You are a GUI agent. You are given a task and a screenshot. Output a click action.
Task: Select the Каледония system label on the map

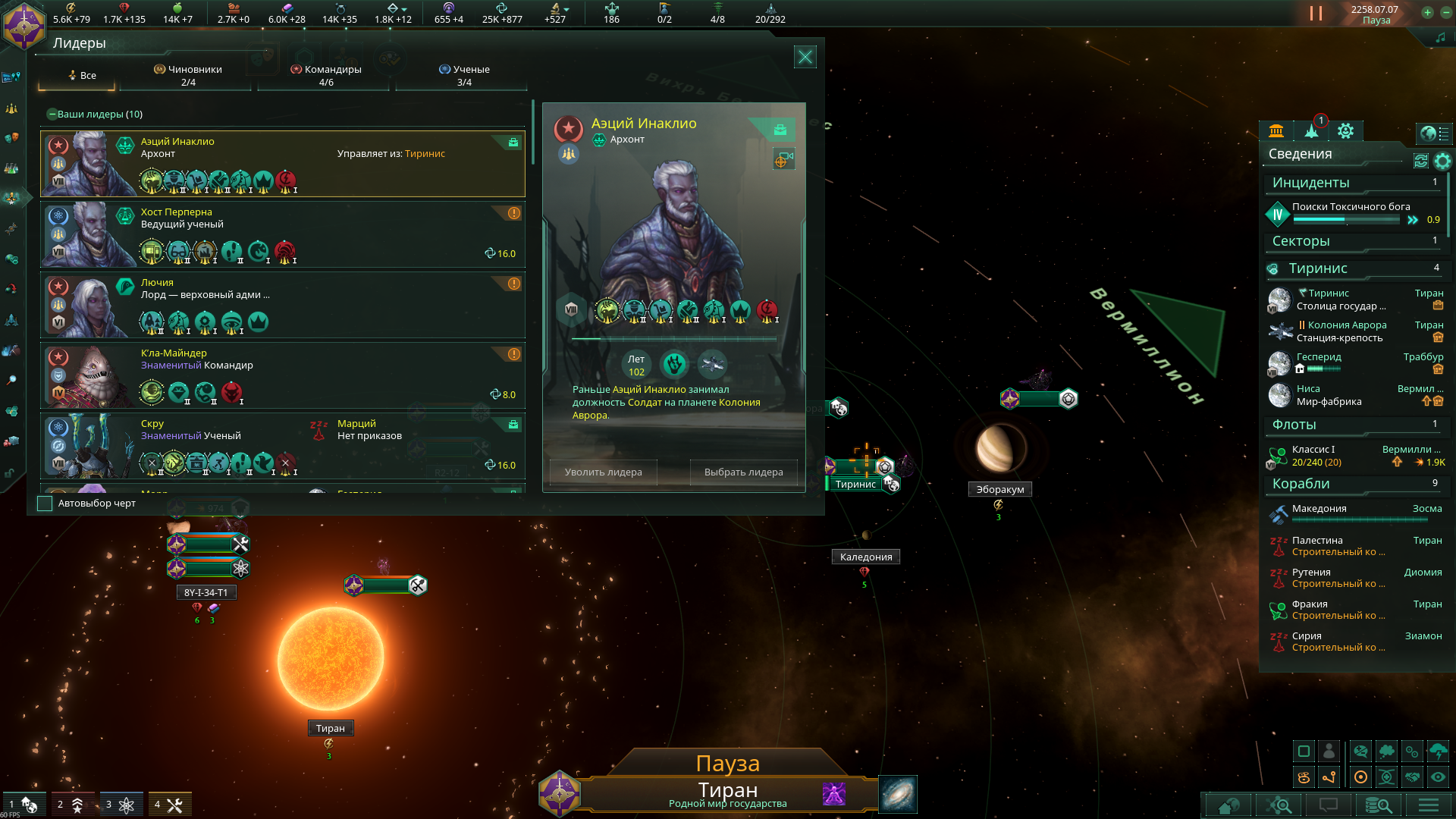pyautogui.click(x=864, y=557)
